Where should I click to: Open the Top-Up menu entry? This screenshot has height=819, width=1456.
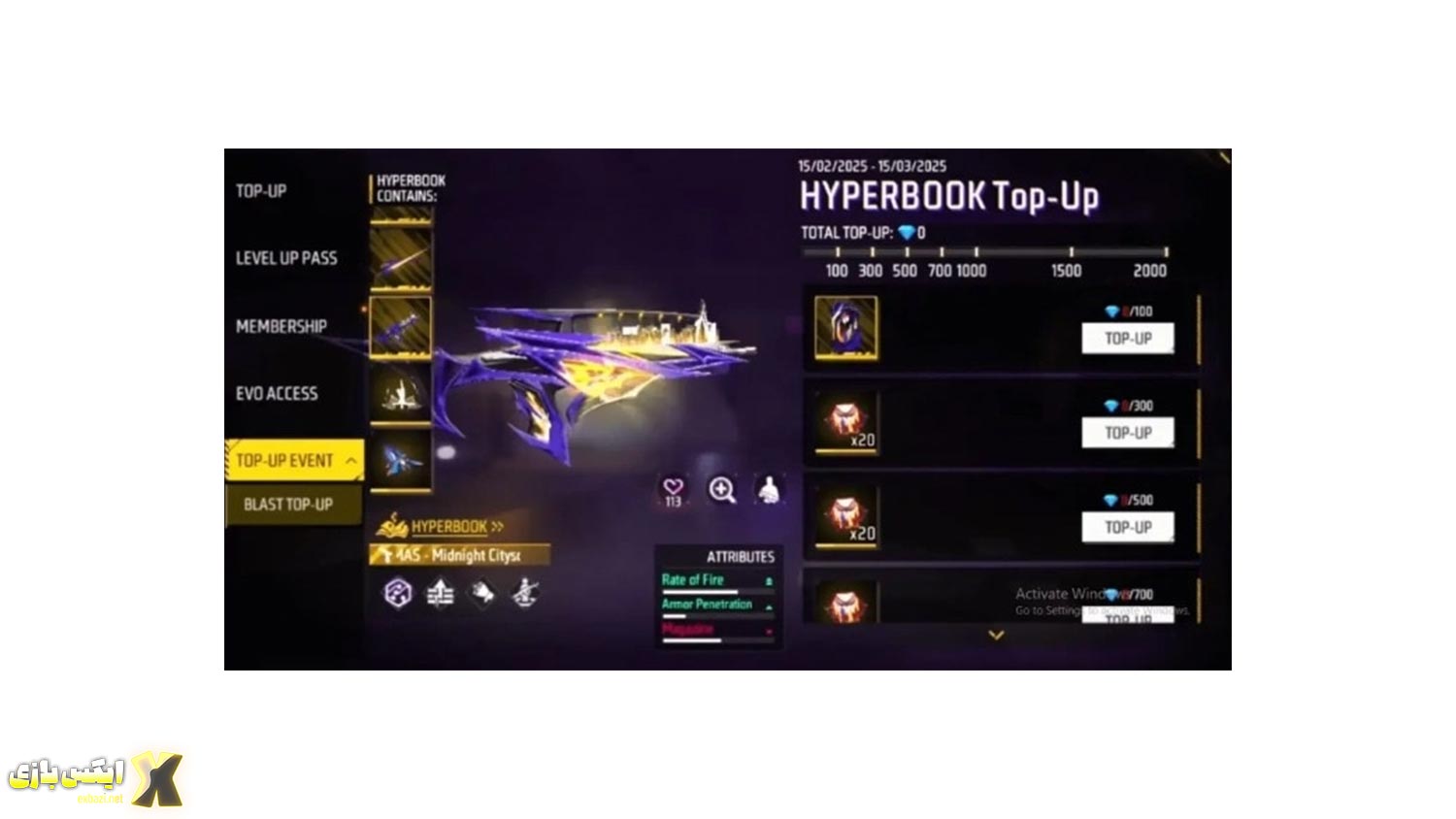pyautogui.click(x=261, y=191)
